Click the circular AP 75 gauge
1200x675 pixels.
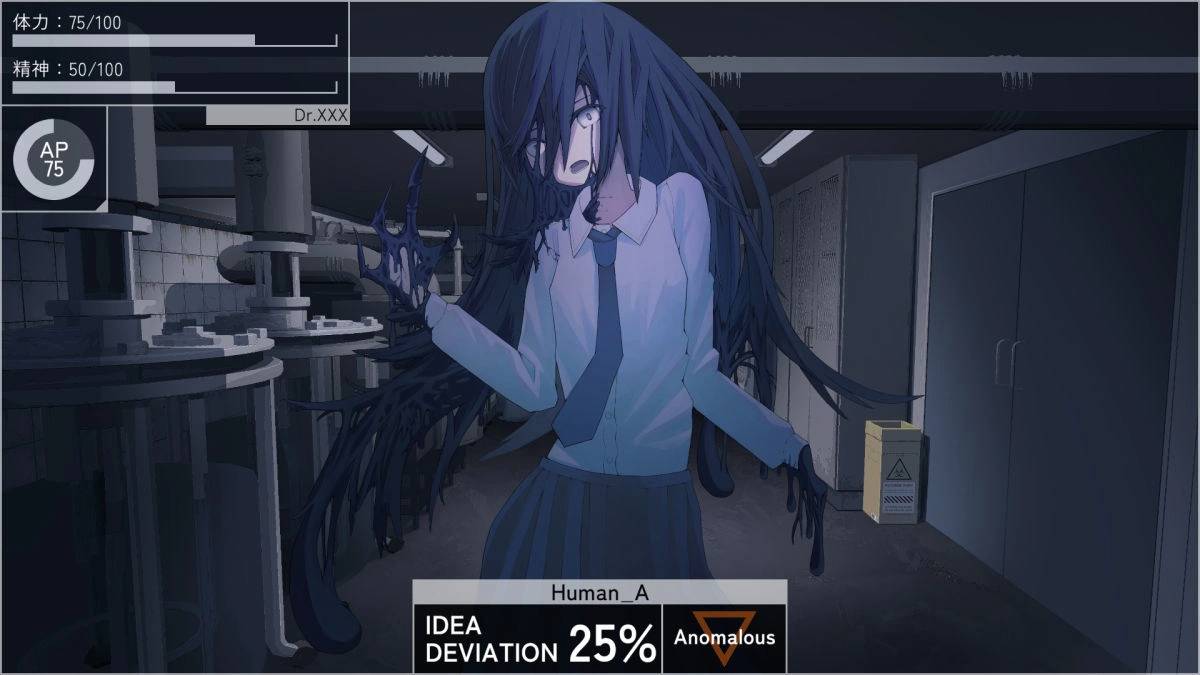click(x=54, y=161)
